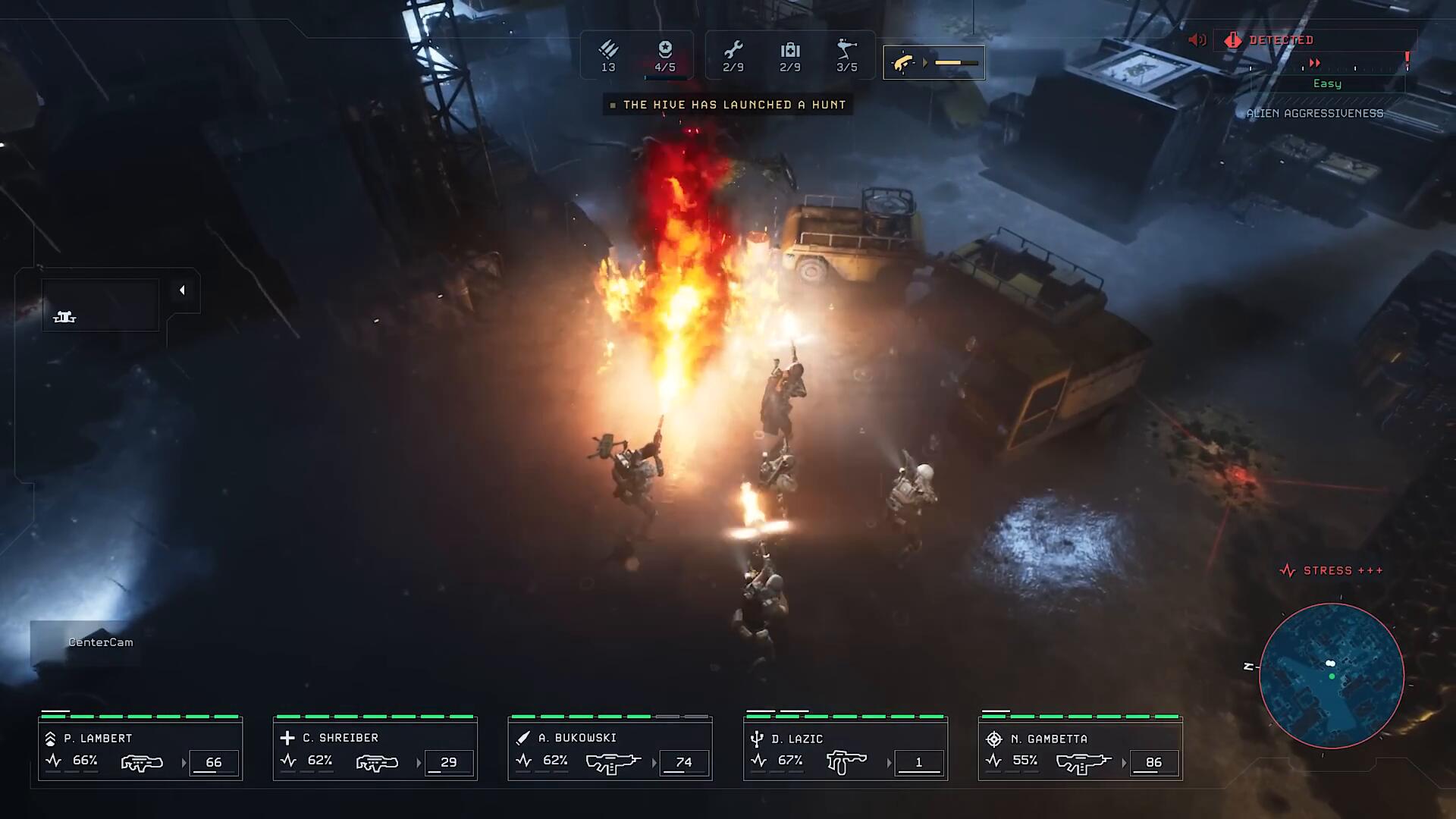Click the Stress +++ indicator

(x=1332, y=570)
